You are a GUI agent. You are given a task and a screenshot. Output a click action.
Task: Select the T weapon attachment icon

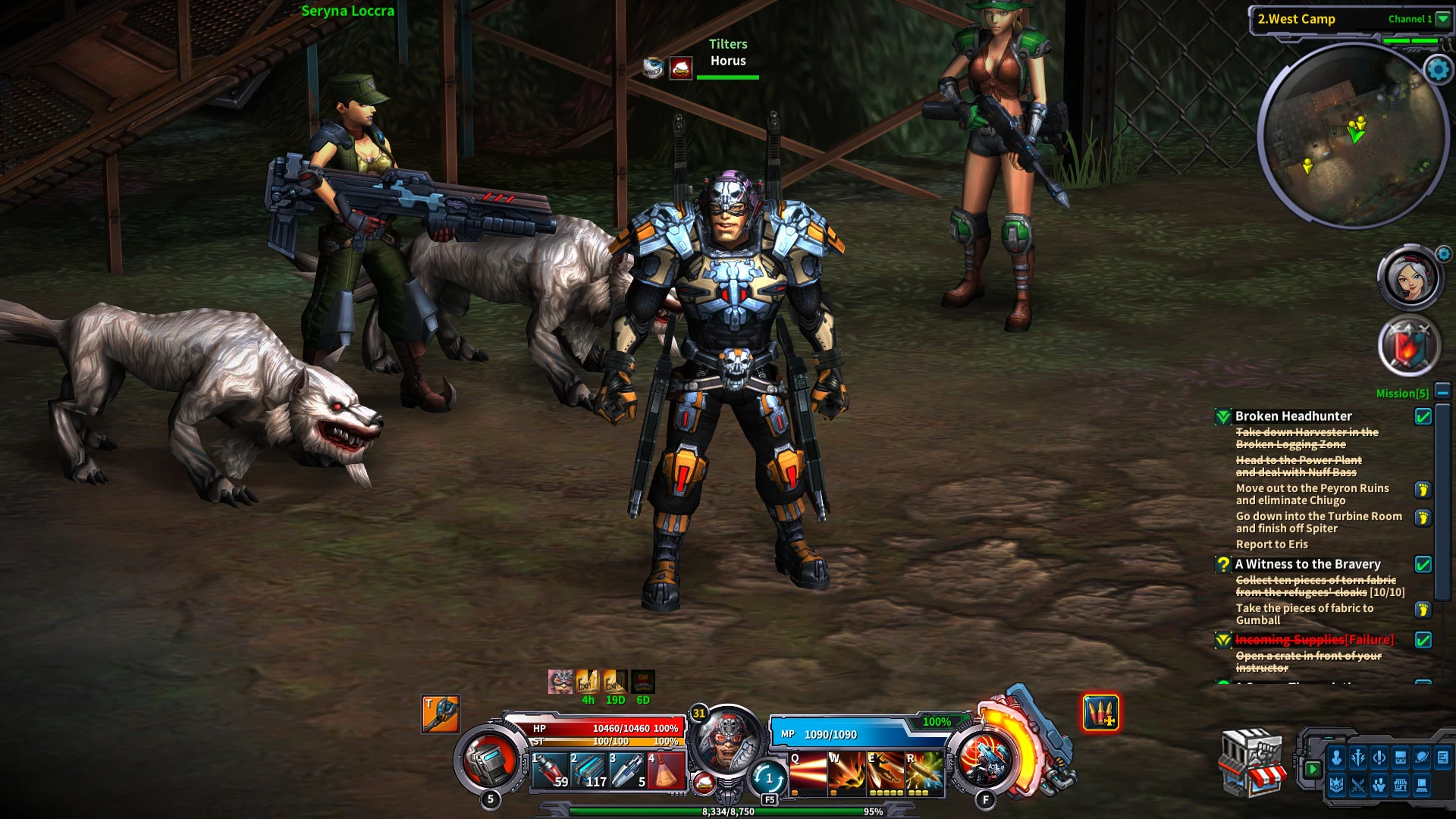(441, 714)
